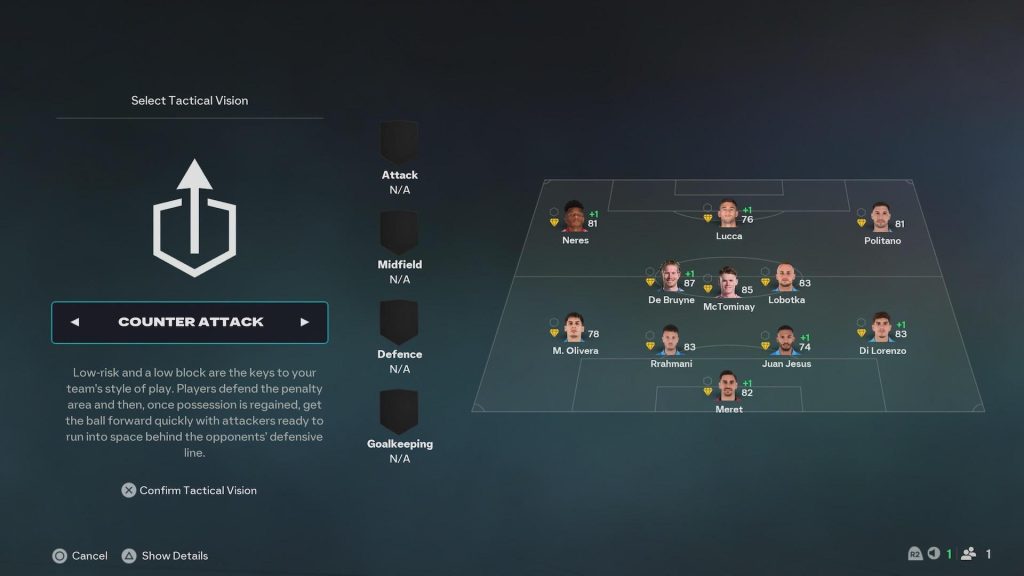Select the Defence coach slot
This screenshot has width=1024, height=576.
399,322
